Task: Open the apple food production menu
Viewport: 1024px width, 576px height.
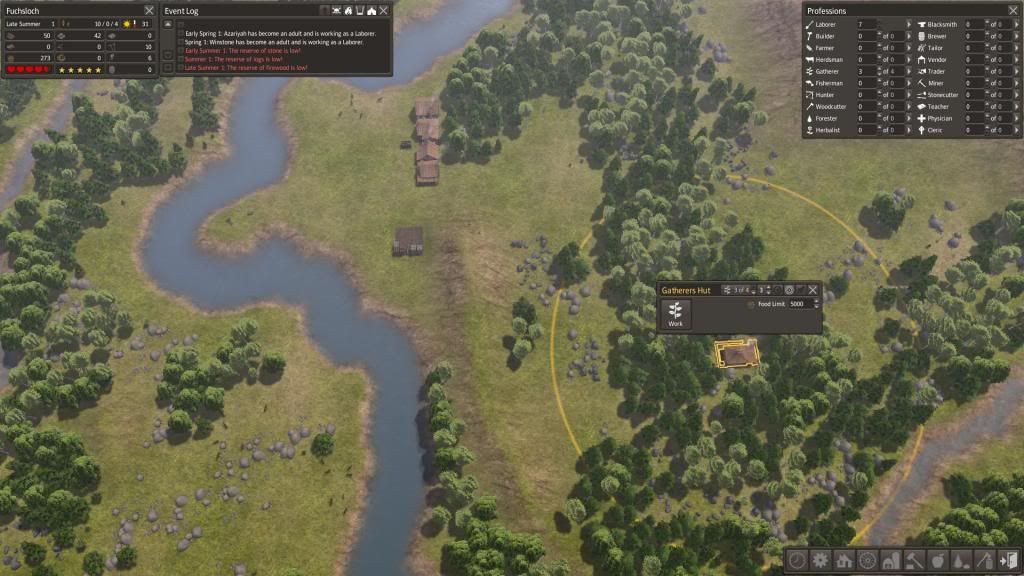Action: pos(937,561)
